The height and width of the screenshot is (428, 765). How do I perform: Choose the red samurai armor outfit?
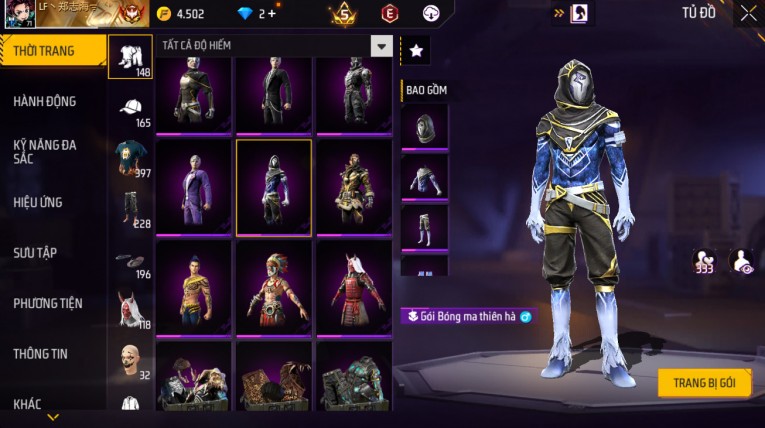[353, 287]
